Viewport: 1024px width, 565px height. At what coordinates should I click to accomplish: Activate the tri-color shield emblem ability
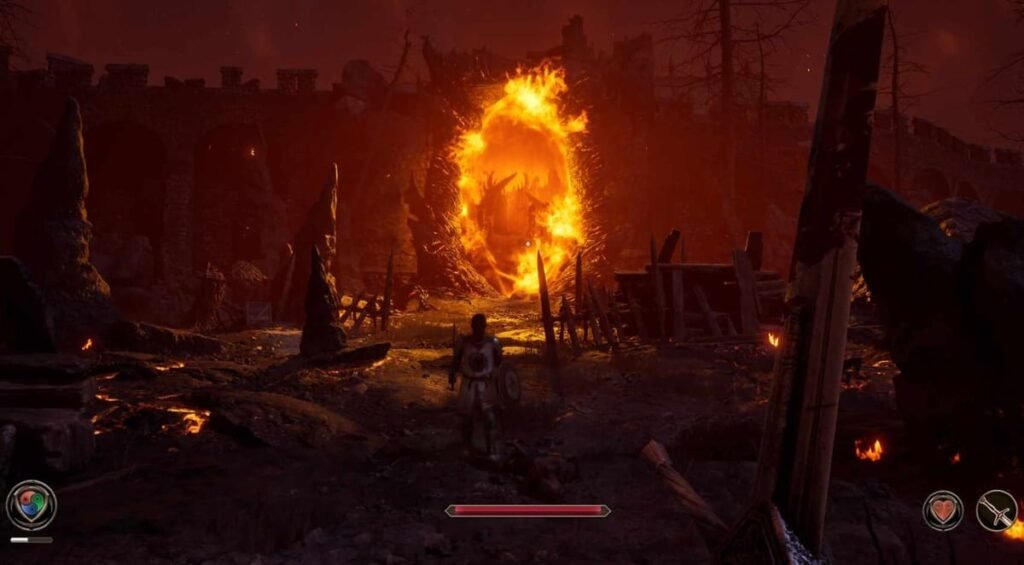tap(31, 505)
